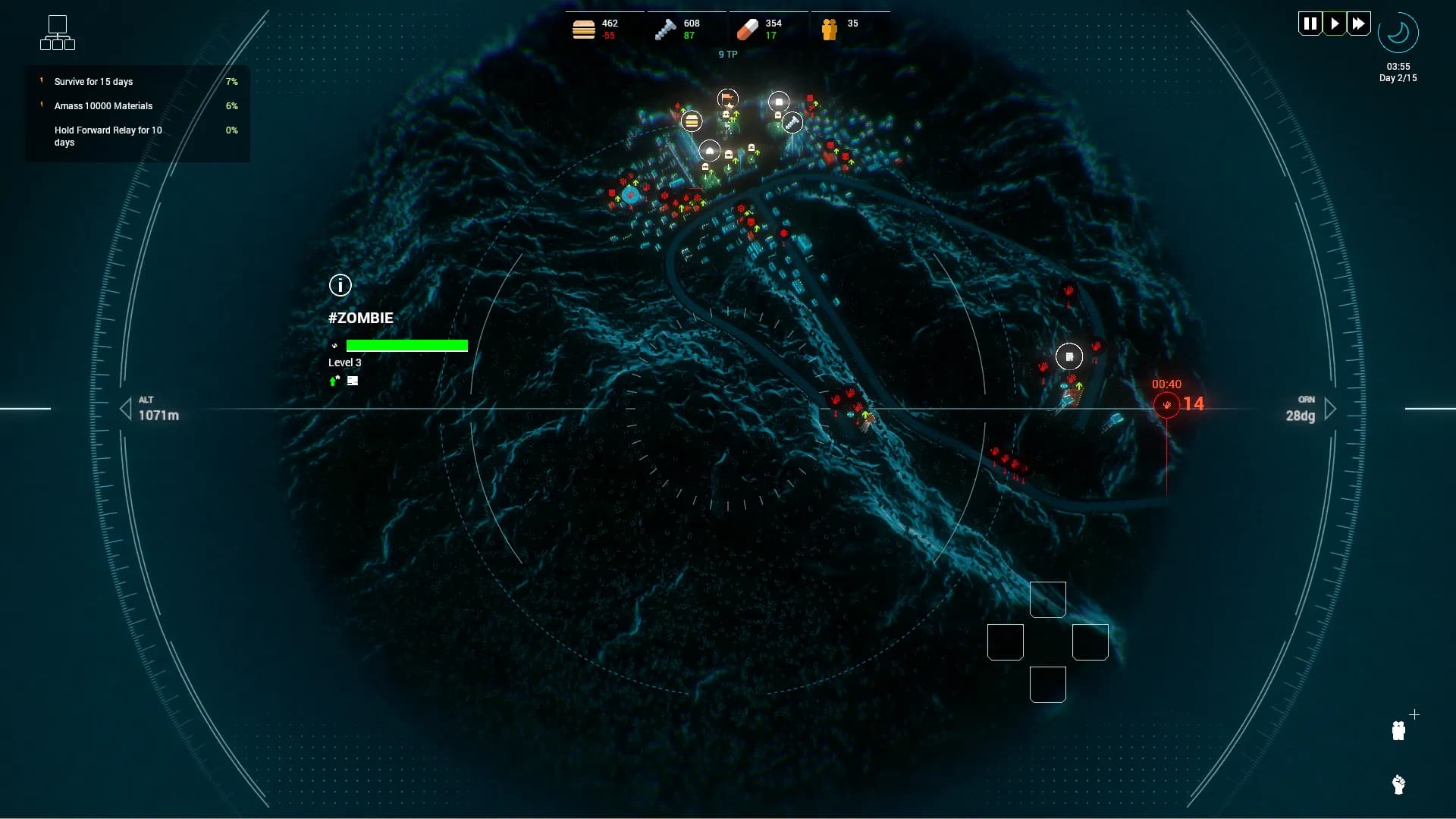Open the food resource panel
Image resolution: width=1456 pixels, height=819 pixels.
583,29
